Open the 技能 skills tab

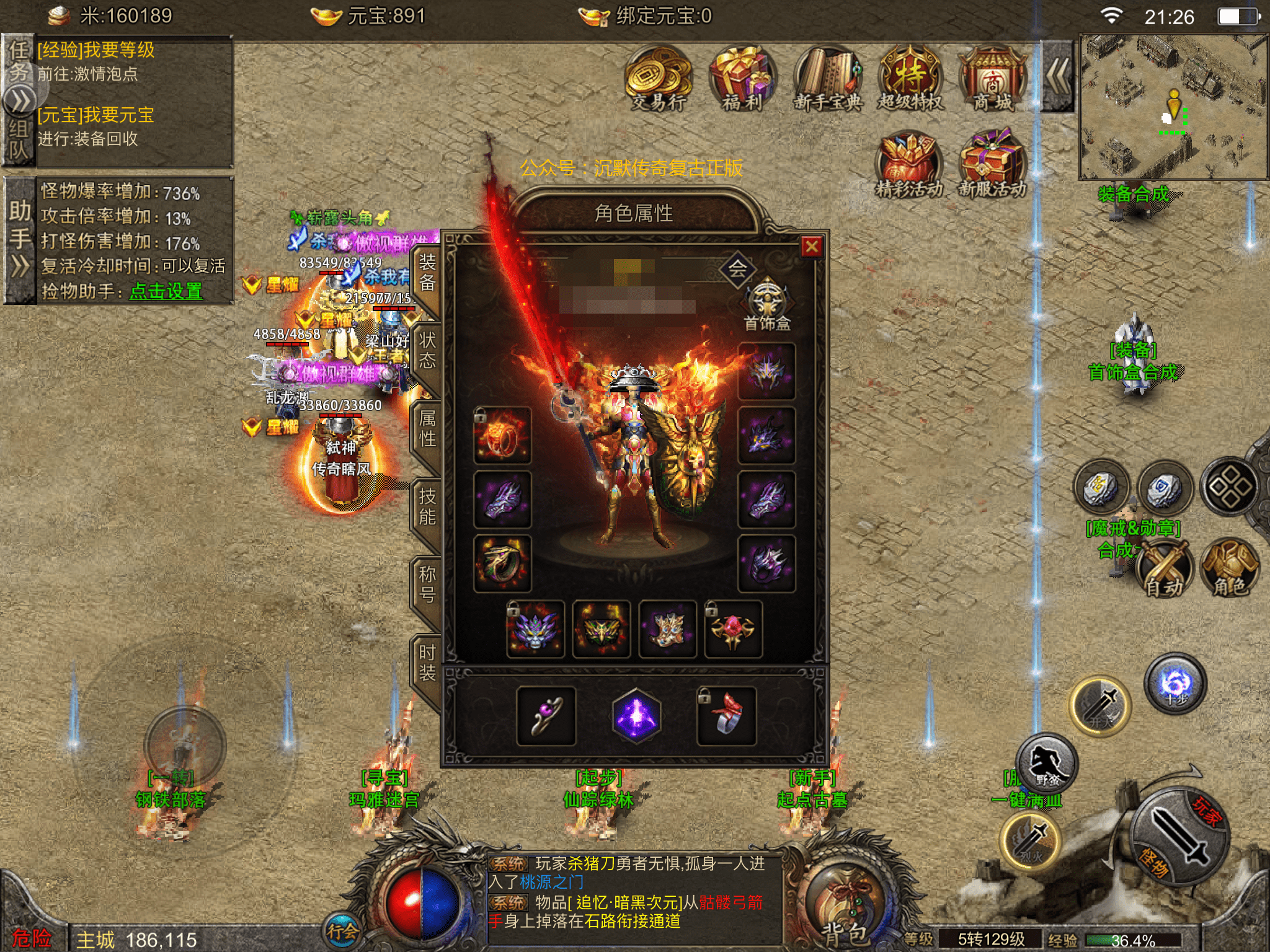click(427, 506)
